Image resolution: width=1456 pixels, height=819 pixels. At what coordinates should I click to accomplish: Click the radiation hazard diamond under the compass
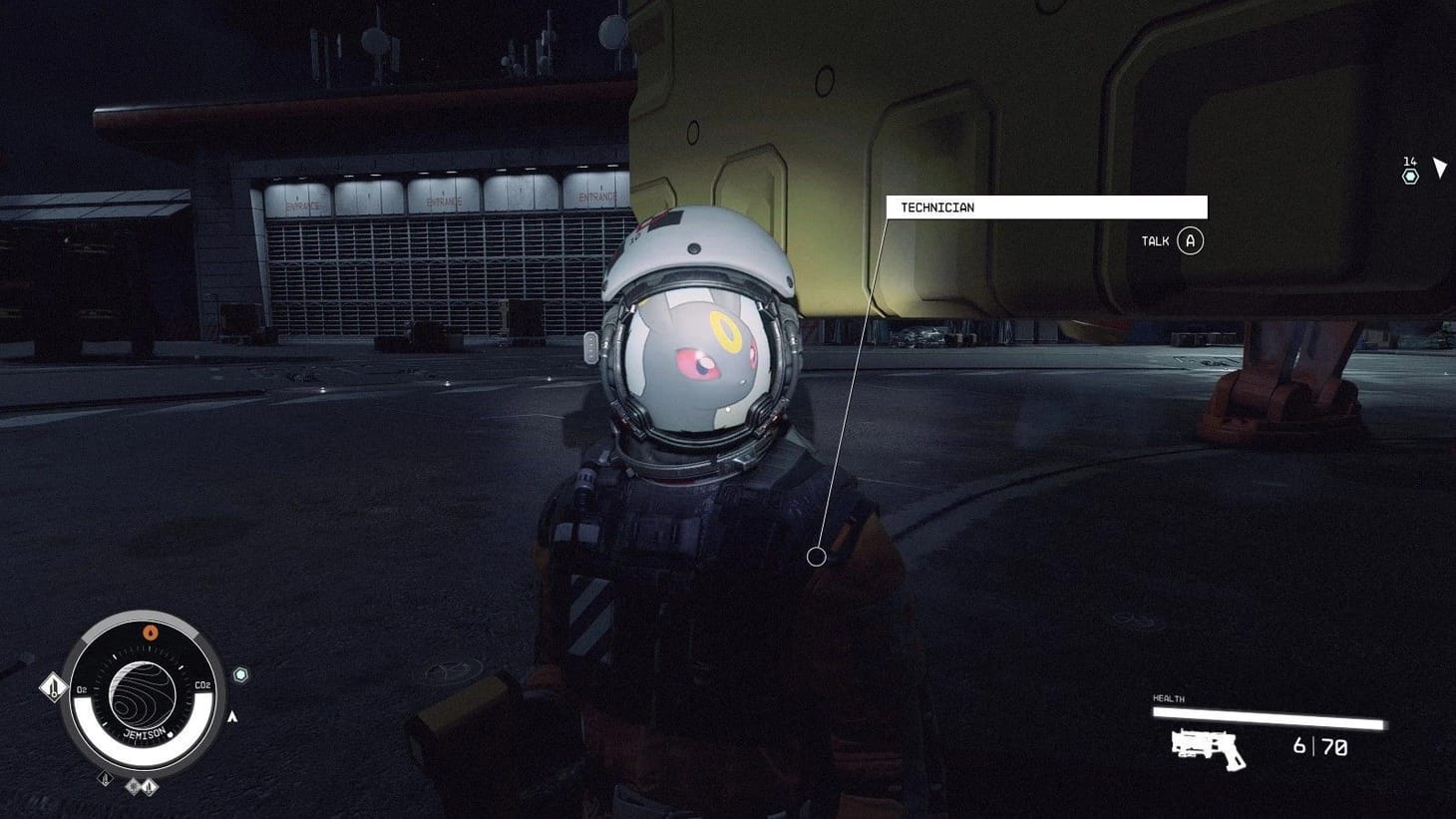pos(134,787)
